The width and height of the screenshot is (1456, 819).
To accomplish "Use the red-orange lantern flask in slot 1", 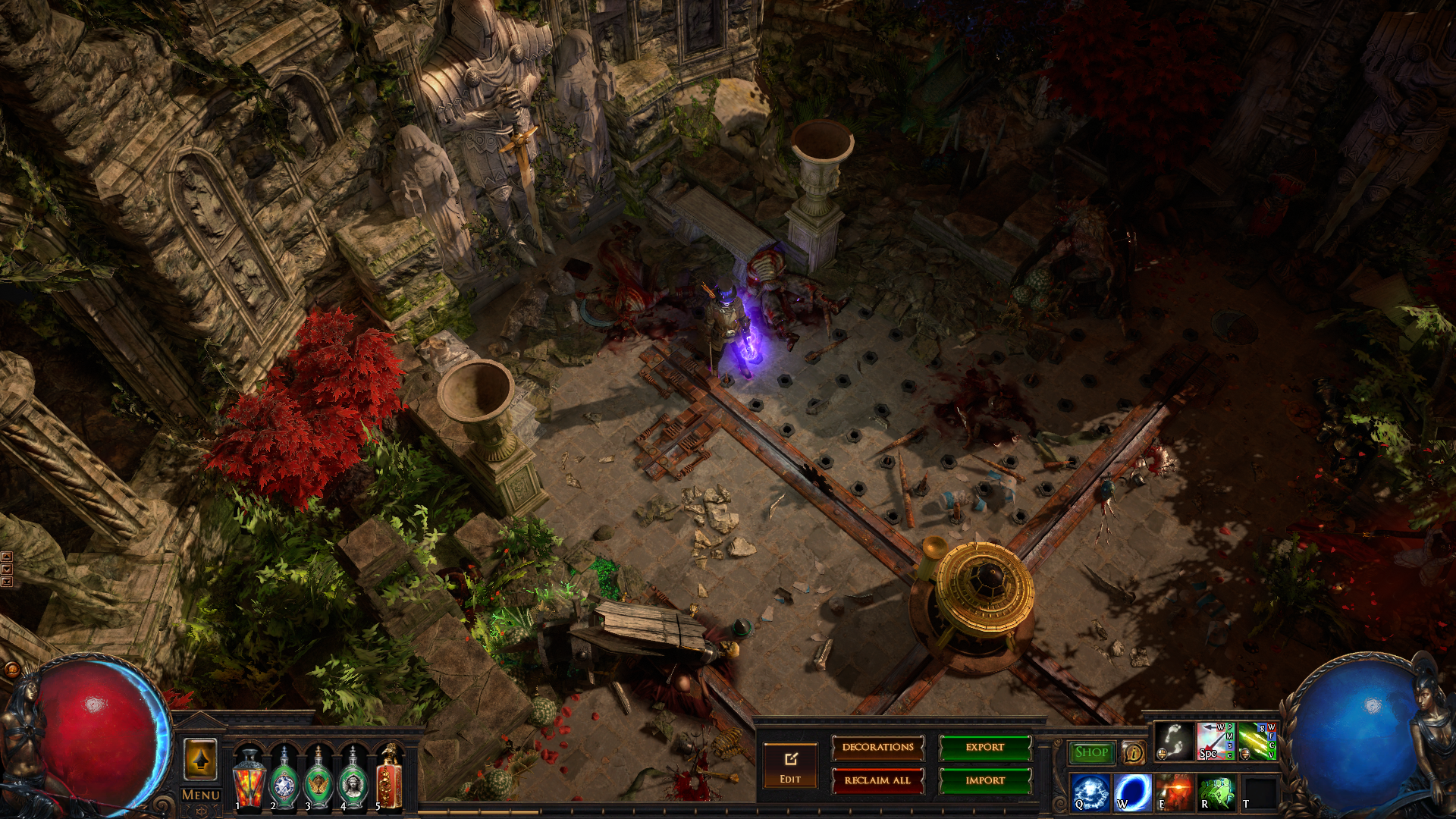I will [249, 779].
